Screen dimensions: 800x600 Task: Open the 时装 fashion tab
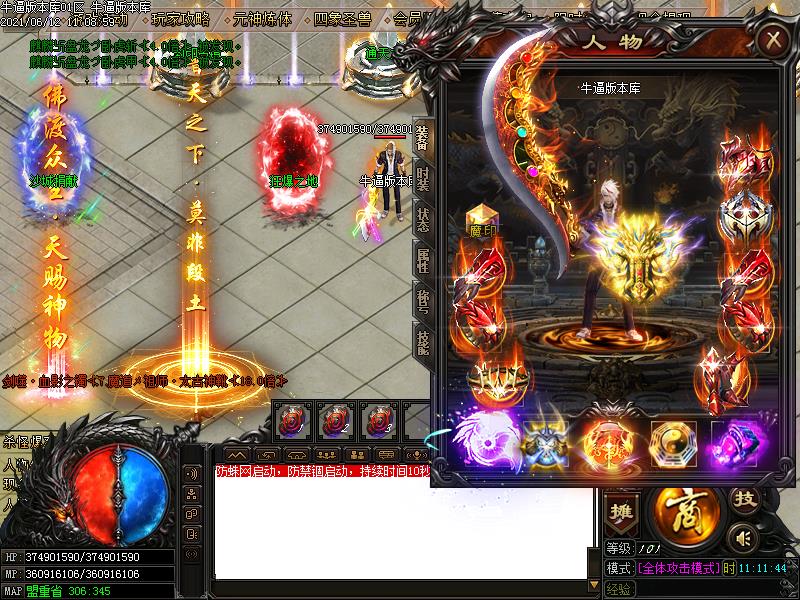(422, 182)
